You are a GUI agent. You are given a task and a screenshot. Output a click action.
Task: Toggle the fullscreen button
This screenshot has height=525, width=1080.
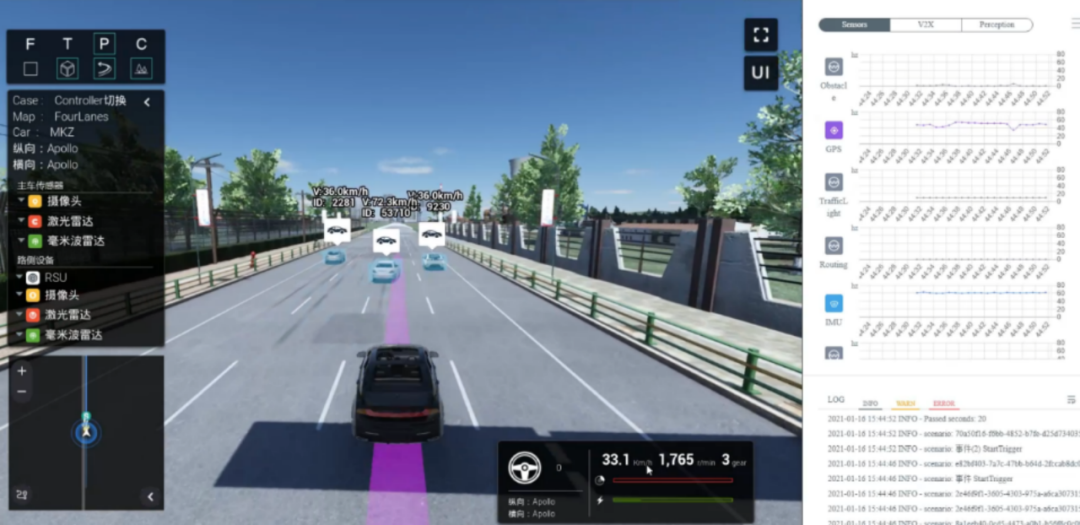(760, 35)
